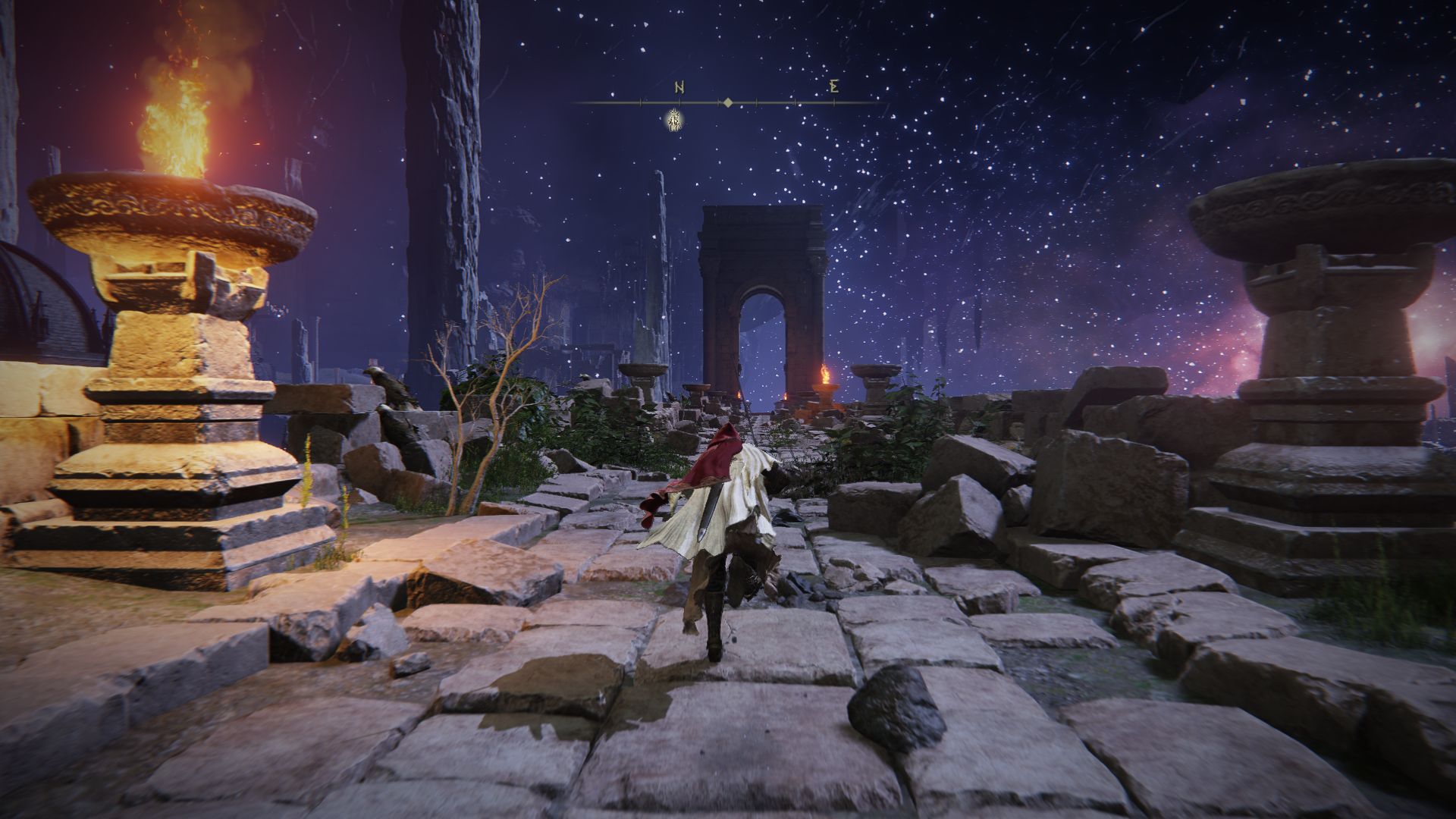Select the East indicator on the compass
This screenshot has width=1456, height=819.
(x=833, y=86)
